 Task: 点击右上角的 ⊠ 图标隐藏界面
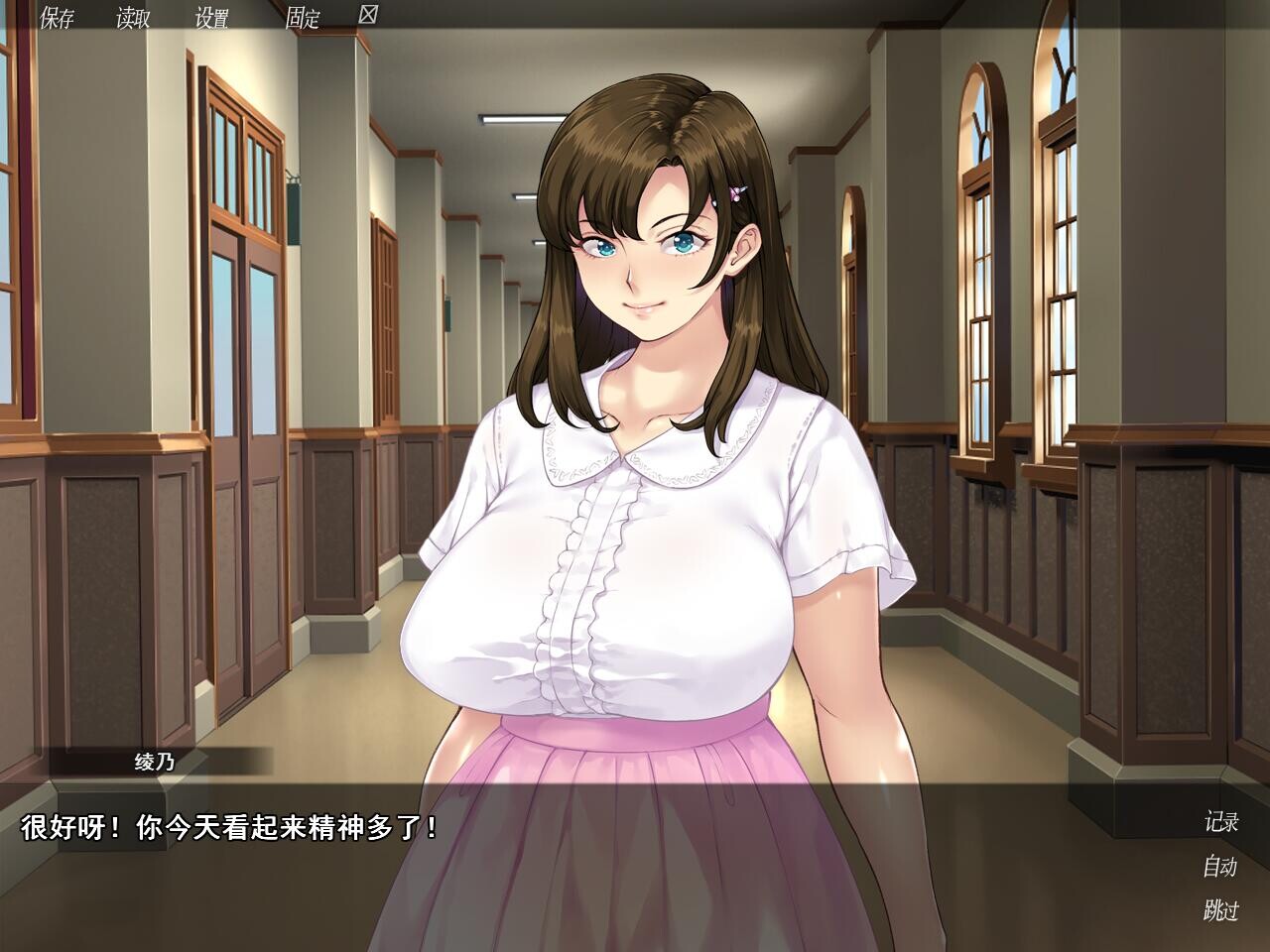click(x=367, y=15)
